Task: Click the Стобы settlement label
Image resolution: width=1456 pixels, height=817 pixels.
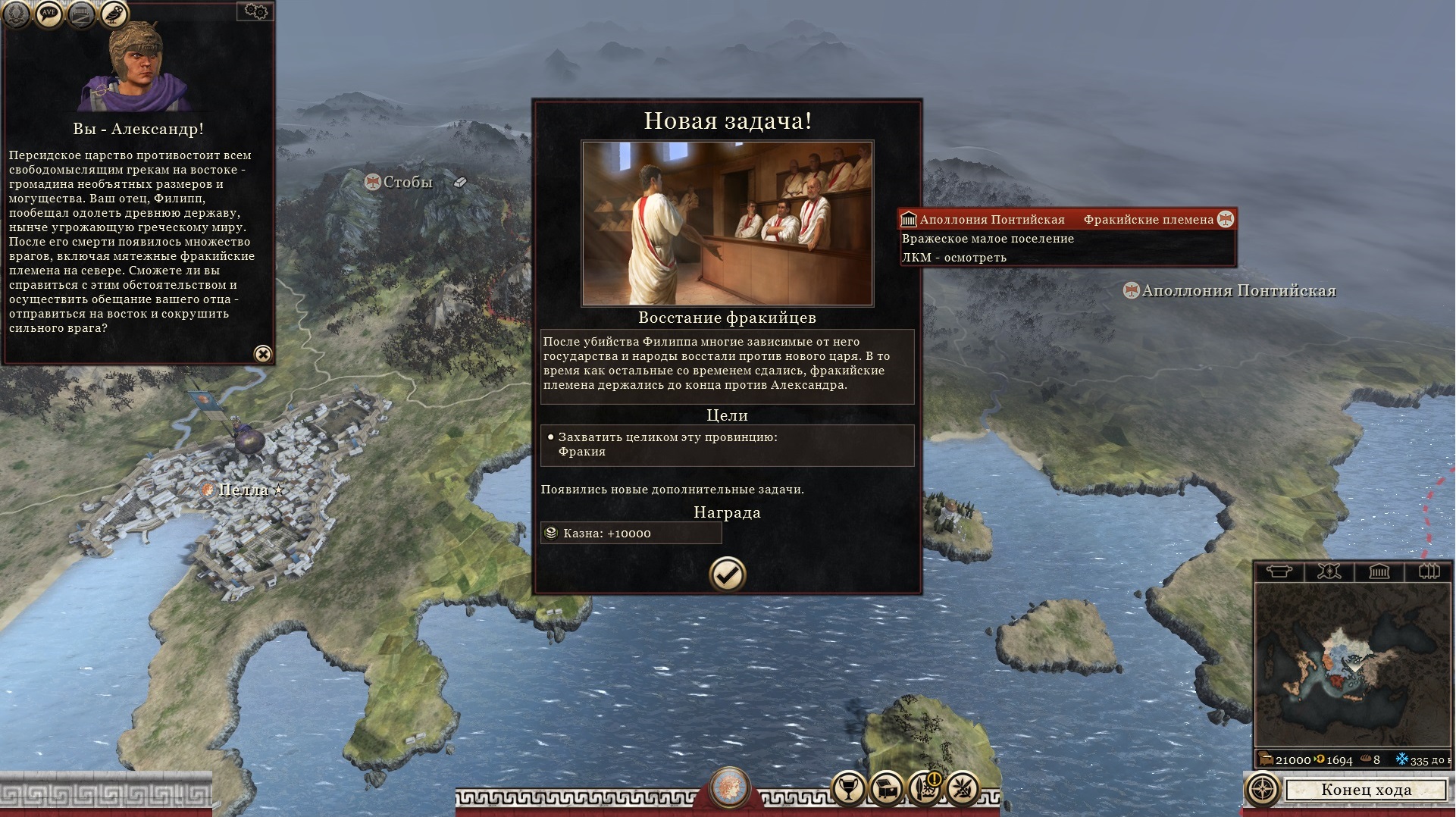Action: 407,183
